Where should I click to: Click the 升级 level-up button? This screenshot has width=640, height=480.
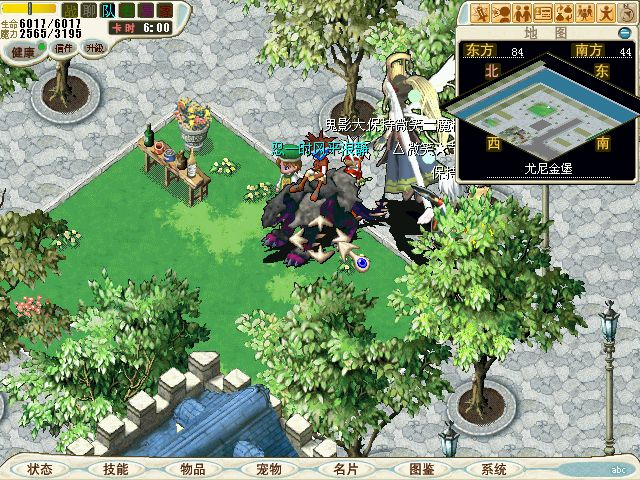point(94,47)
